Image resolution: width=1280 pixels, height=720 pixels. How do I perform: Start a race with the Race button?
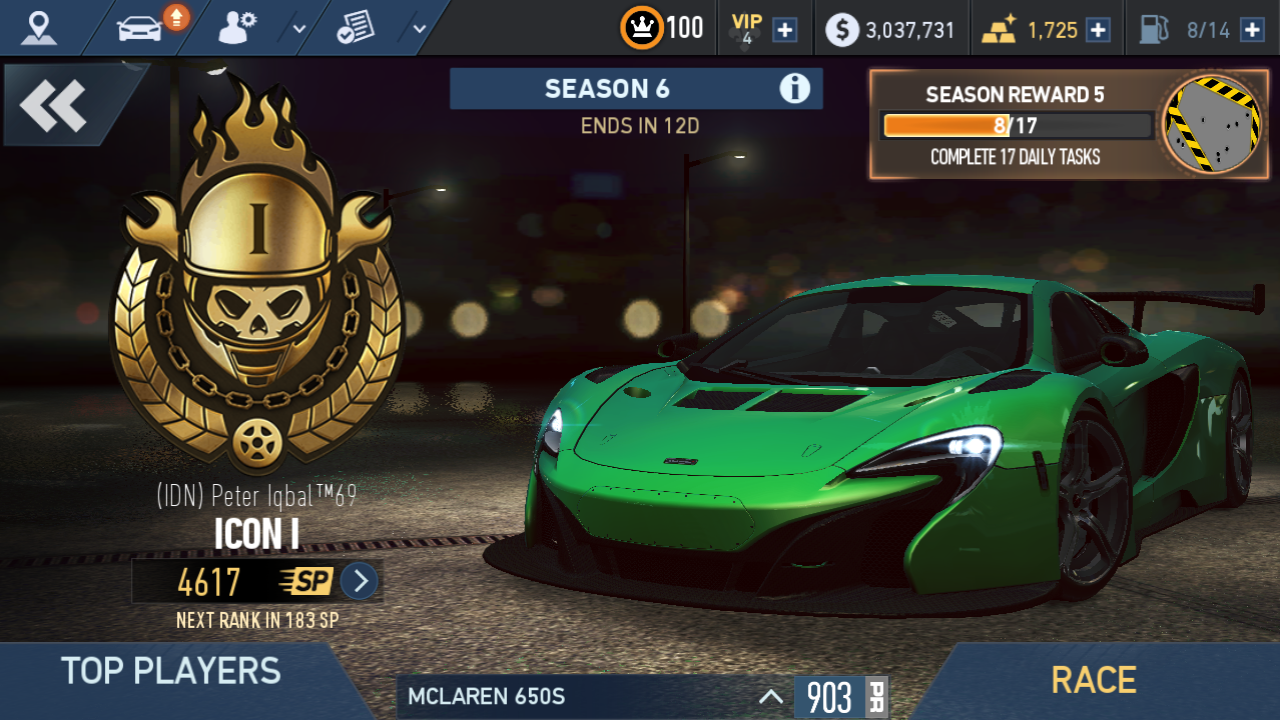(1093, 681)
